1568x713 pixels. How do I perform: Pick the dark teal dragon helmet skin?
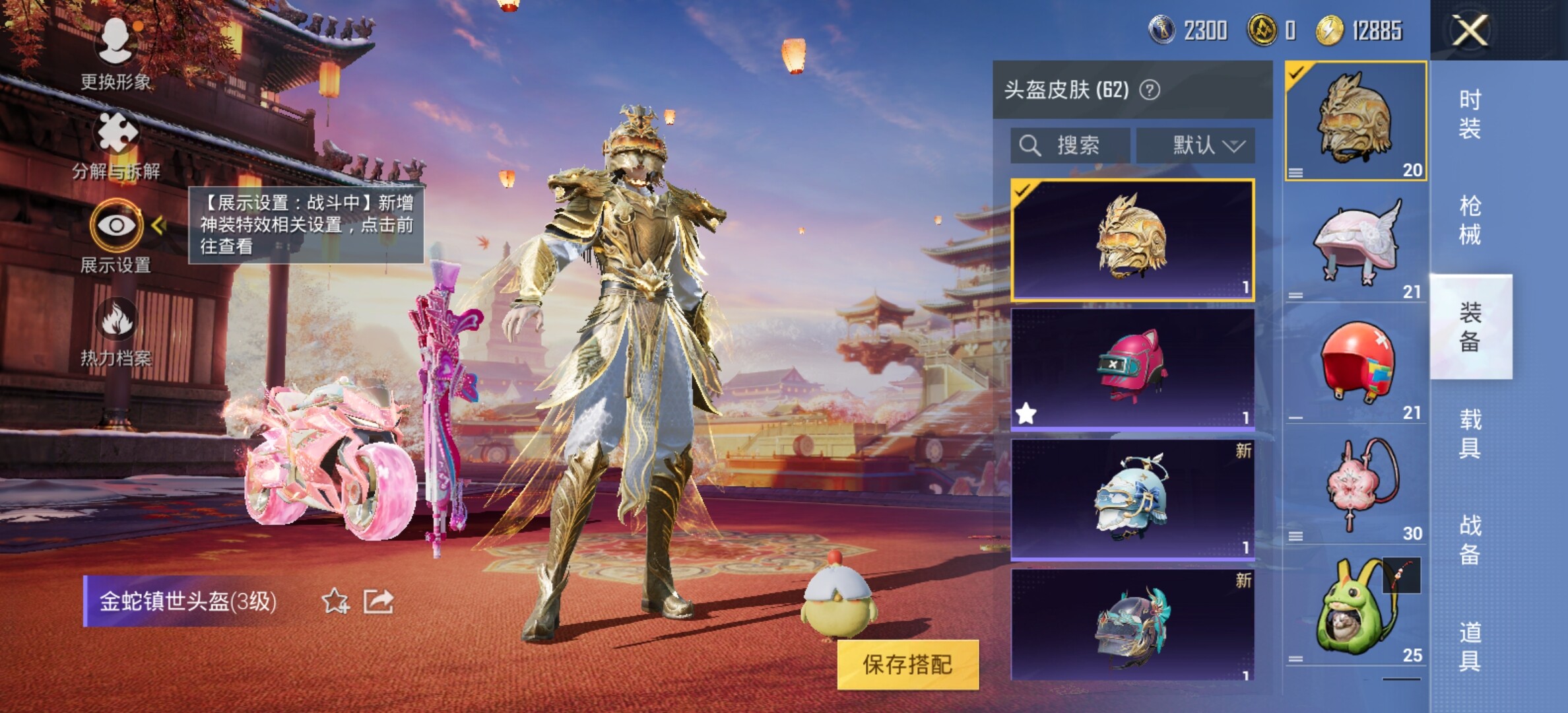point(1132,625)
